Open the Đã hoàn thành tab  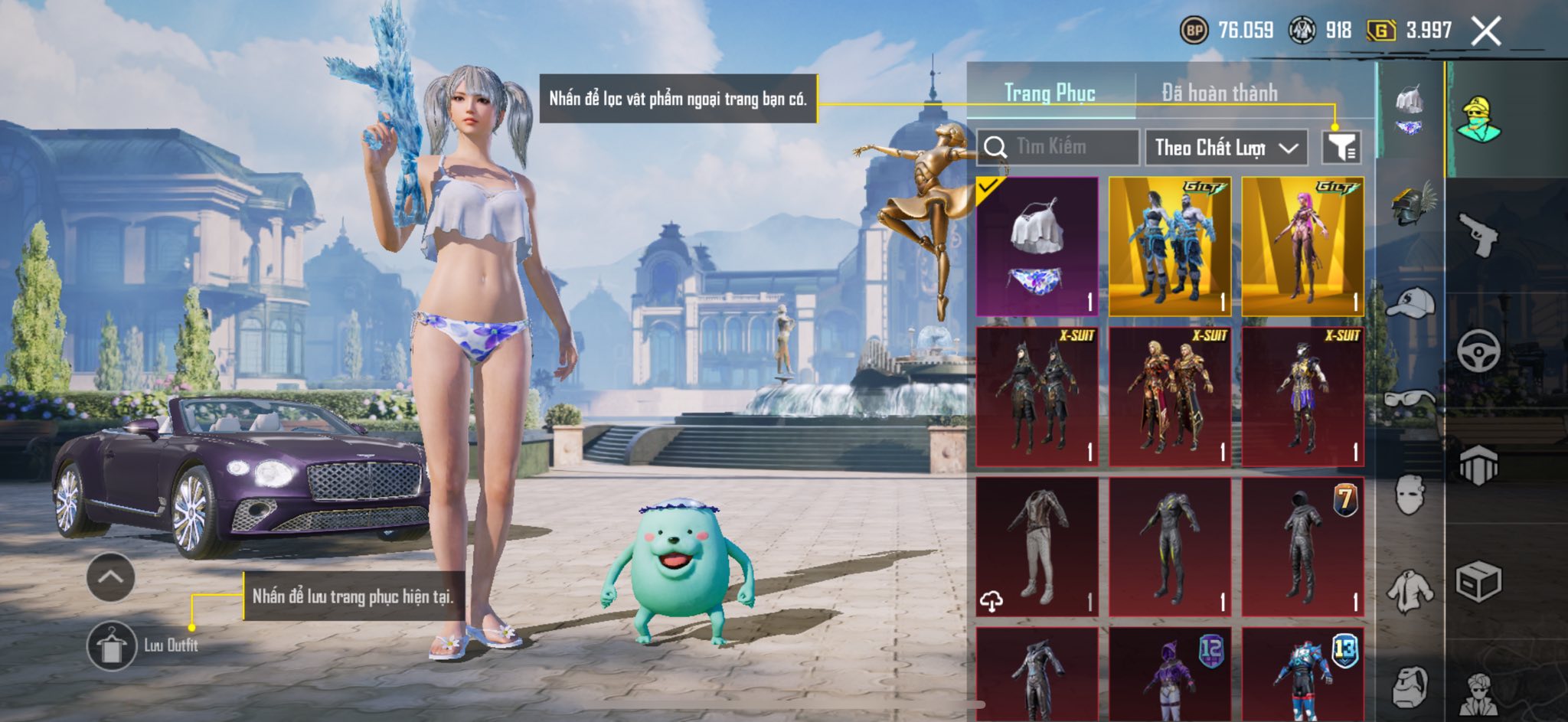(x=1219, y=93)
